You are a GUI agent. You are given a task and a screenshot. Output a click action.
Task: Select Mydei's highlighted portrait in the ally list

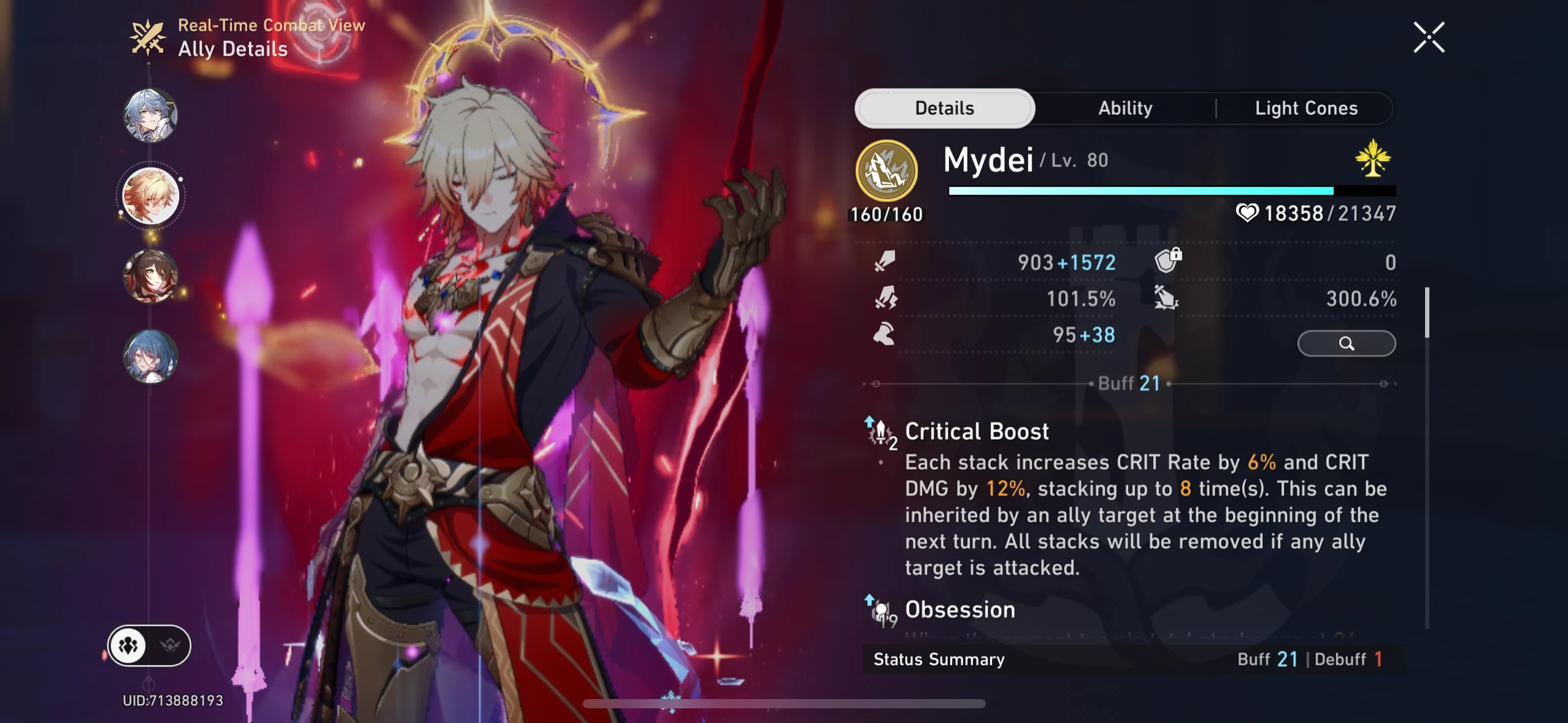[x=149, y=195]
